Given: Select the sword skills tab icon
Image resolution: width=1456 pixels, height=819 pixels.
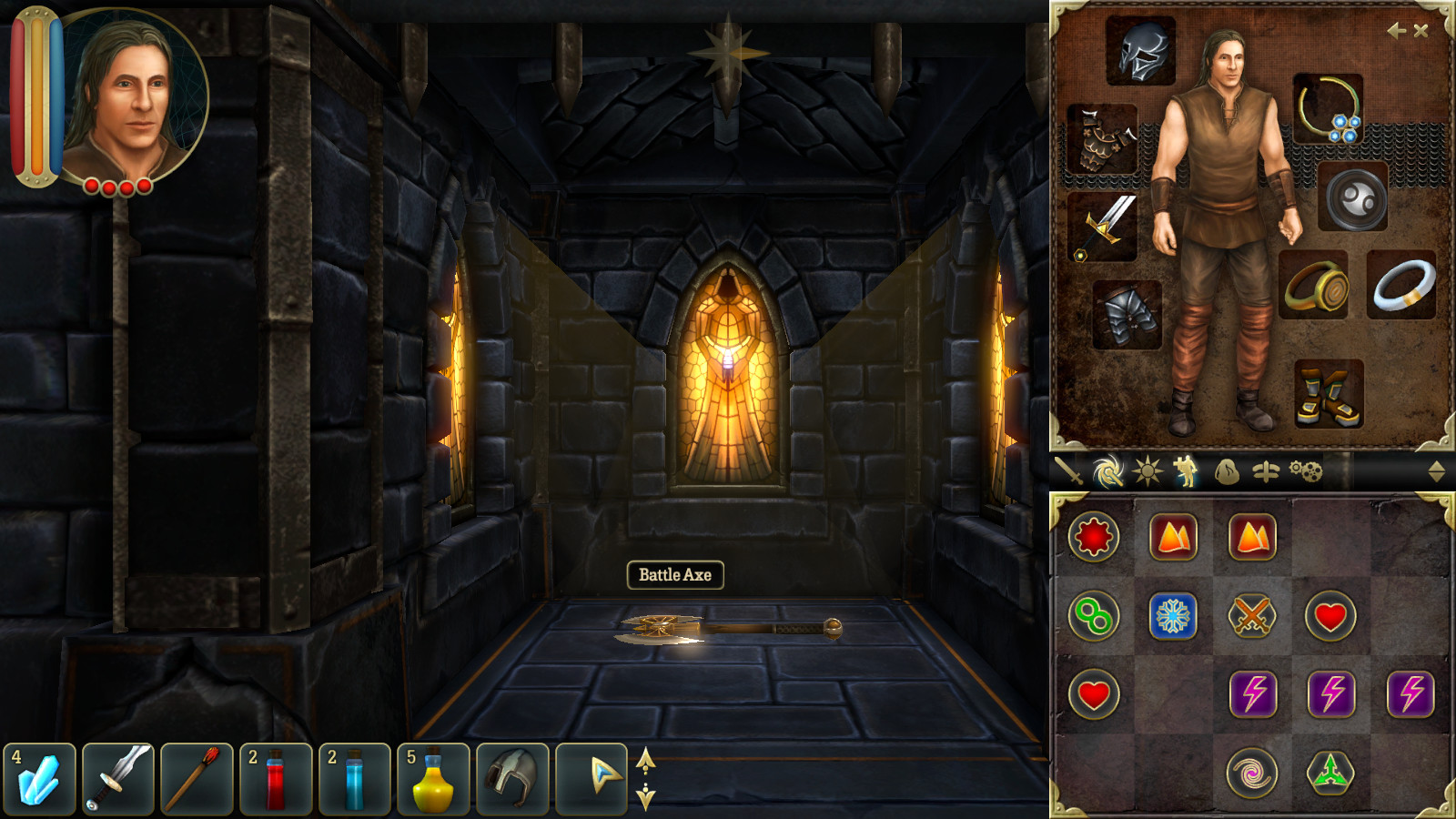Looking at the screenshot, I should coord(1070,471).
